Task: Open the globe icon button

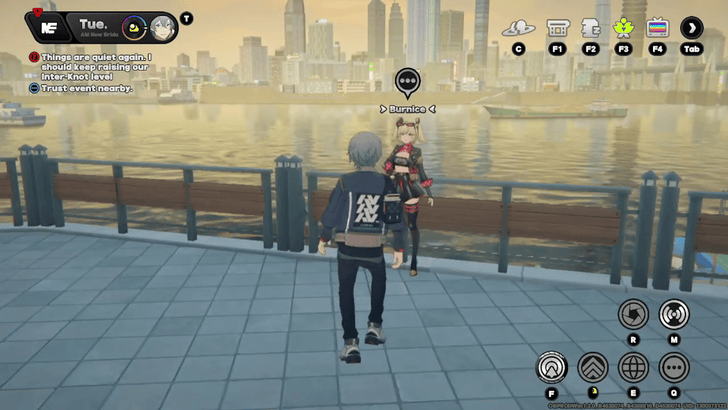Action: (x=633, y=368)
